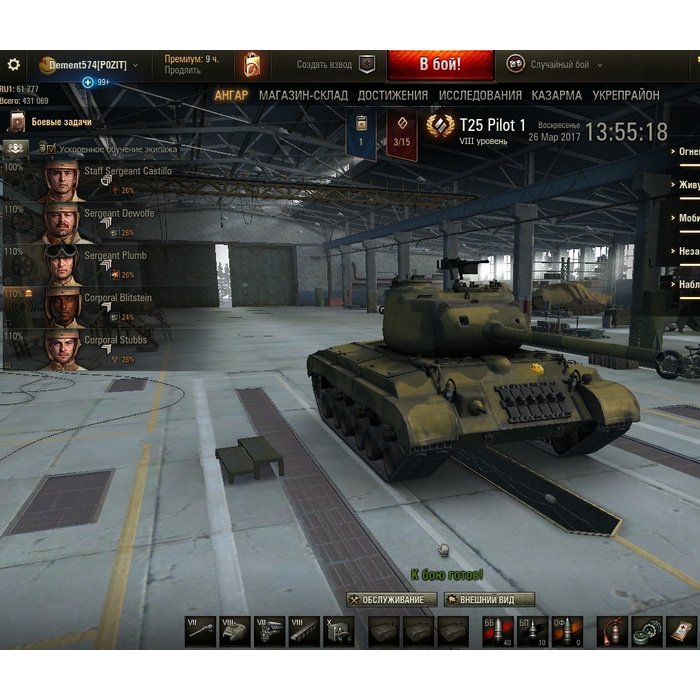Open the ОБСЛУЖИВАНИЕ service button
700x700 pixels.
pyautogui.click(x=391, y=600)
